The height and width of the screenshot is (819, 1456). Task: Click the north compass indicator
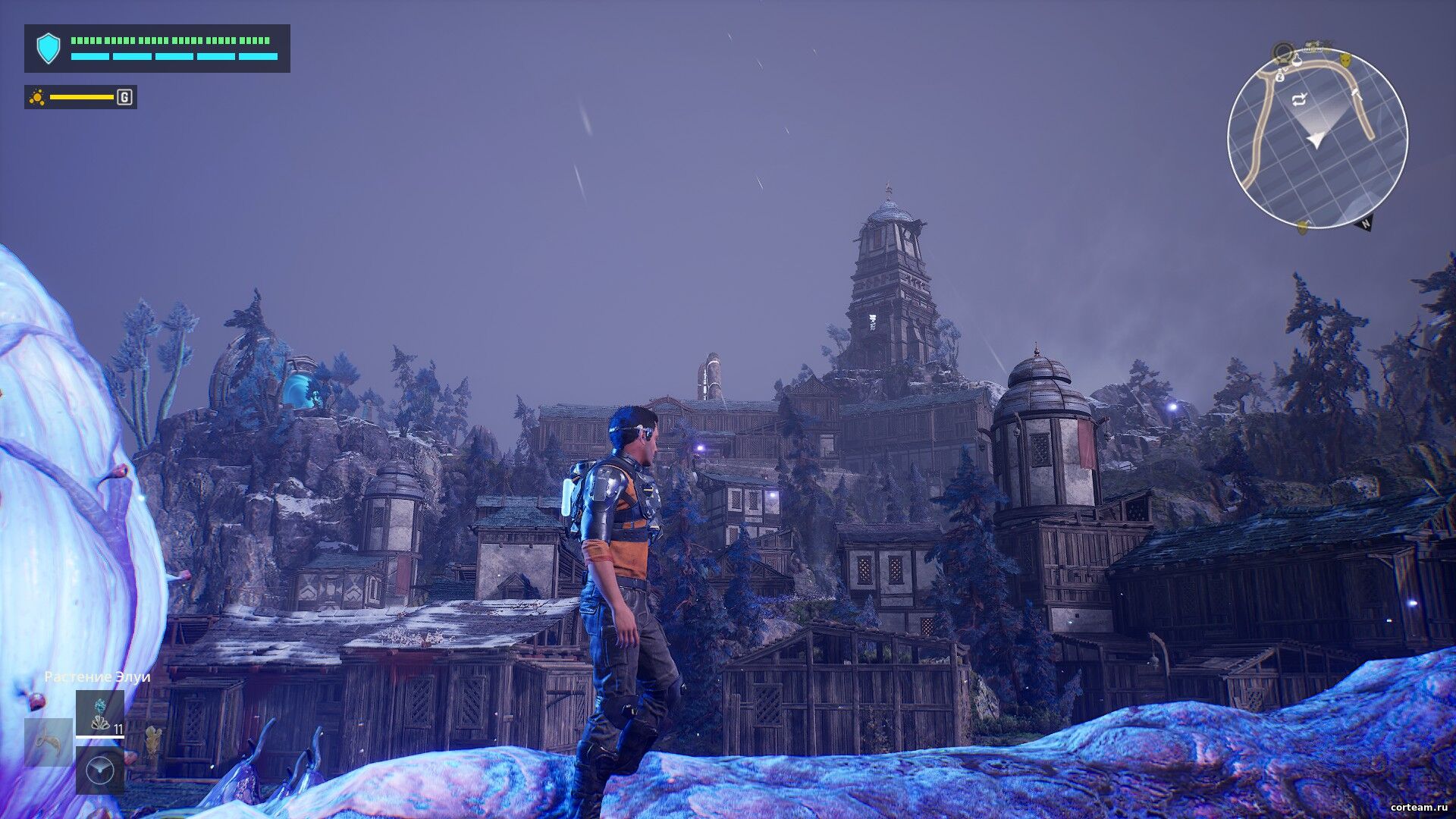tap(1365, 224)
